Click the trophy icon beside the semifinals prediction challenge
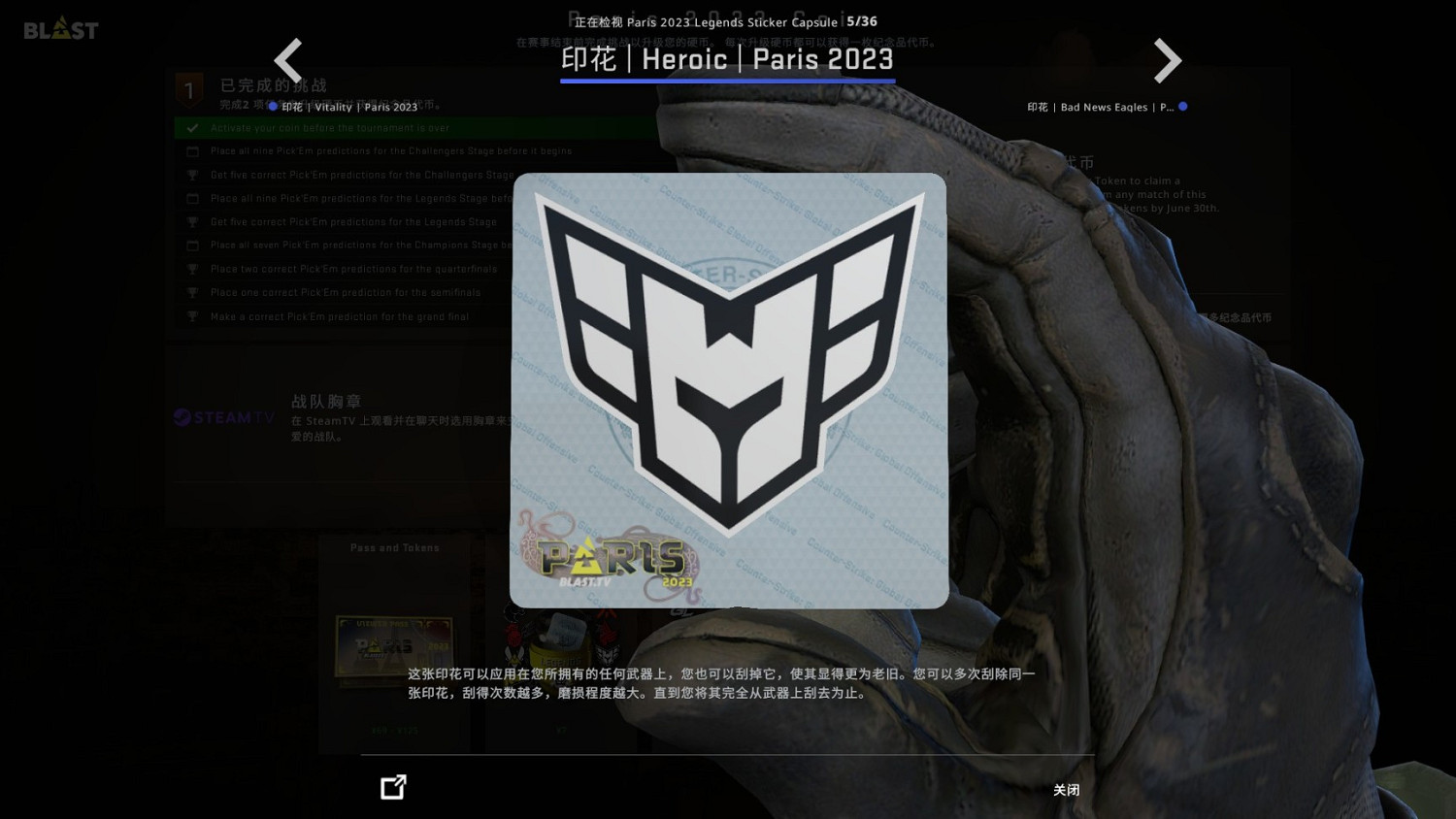 [192, 292]
